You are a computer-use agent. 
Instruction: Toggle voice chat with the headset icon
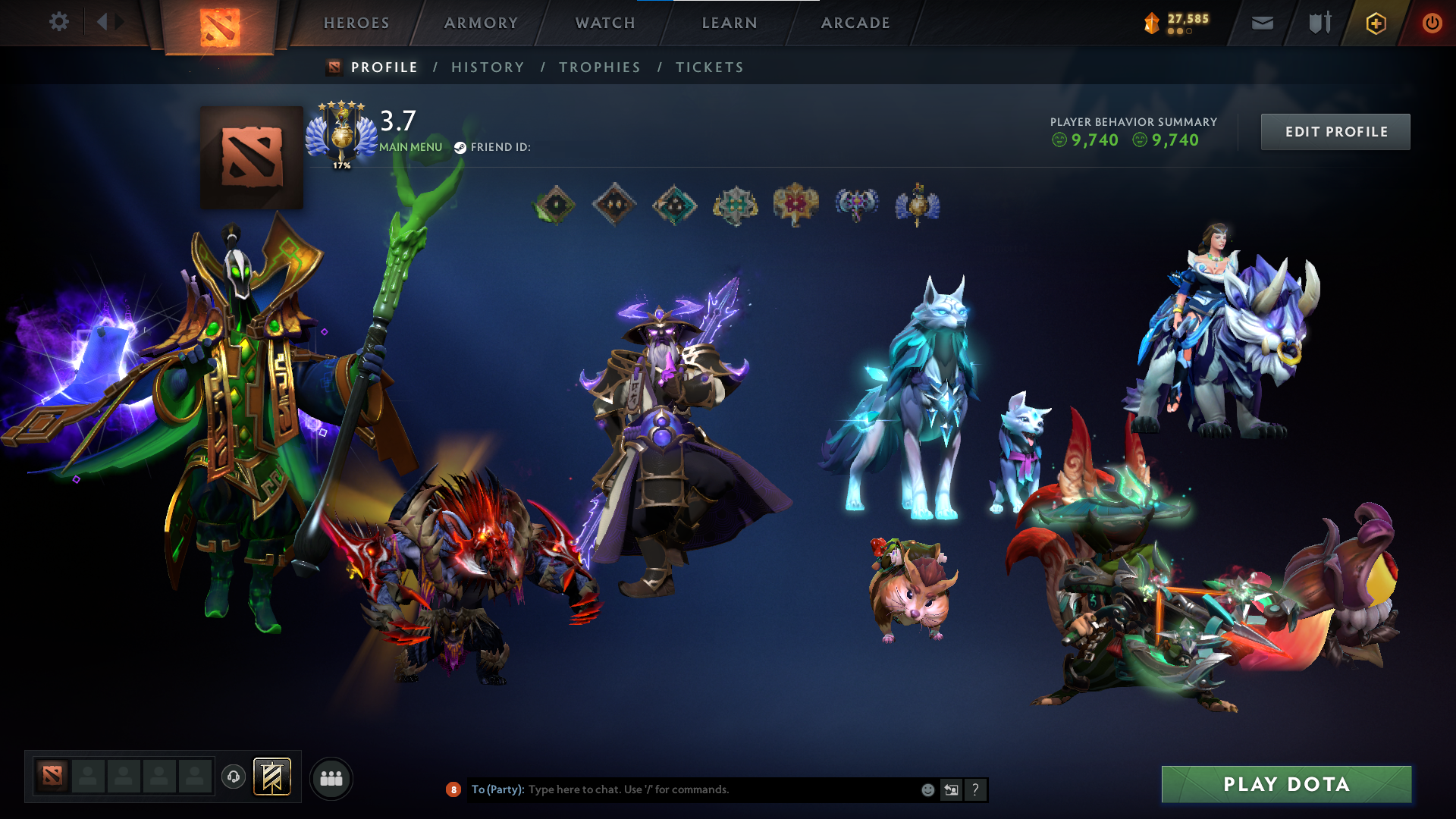tap(234, 777)
